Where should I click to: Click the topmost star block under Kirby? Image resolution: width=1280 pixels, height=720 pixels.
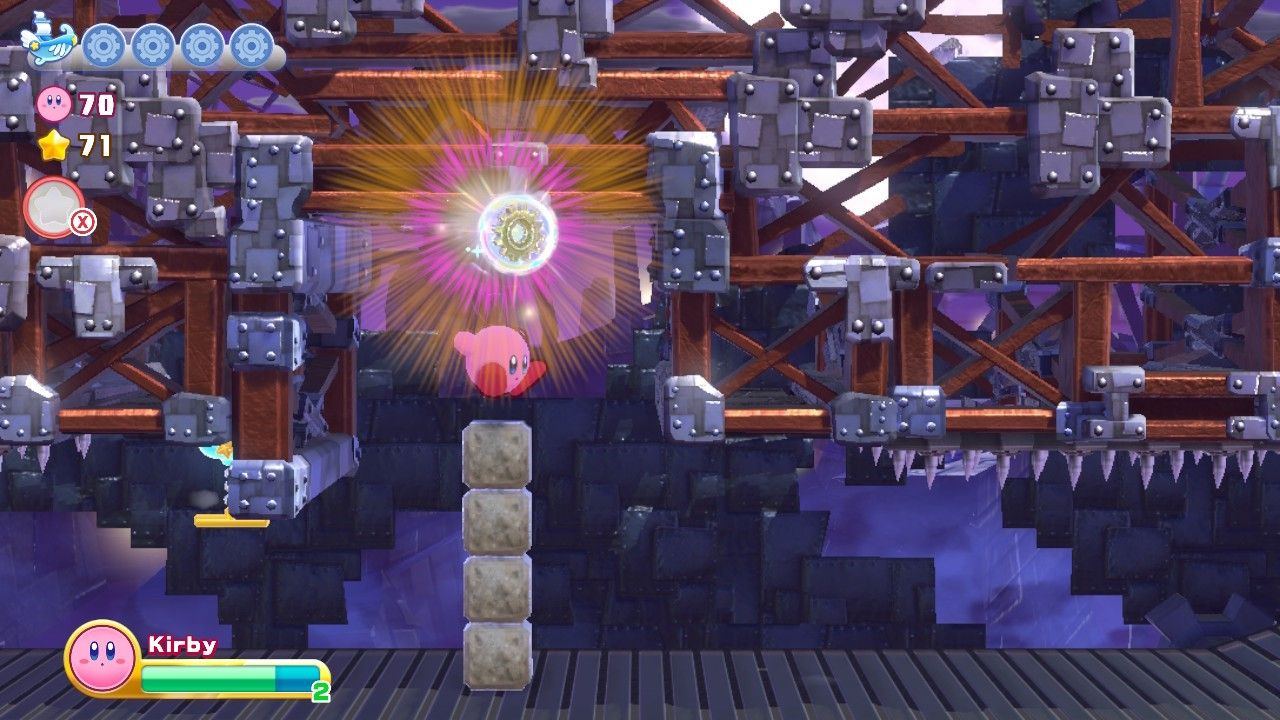498,452
